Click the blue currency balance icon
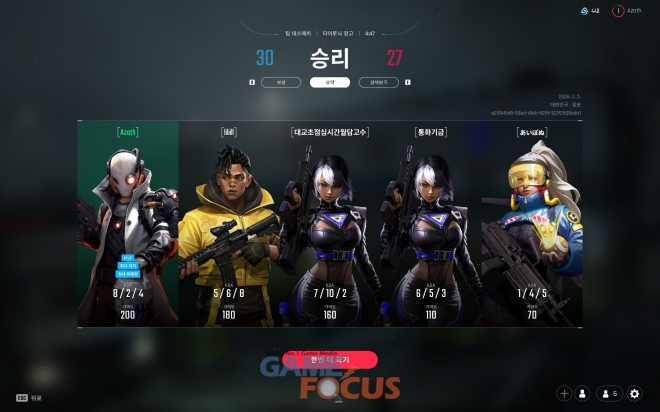660x412 pixels. [x=590, y=11]
